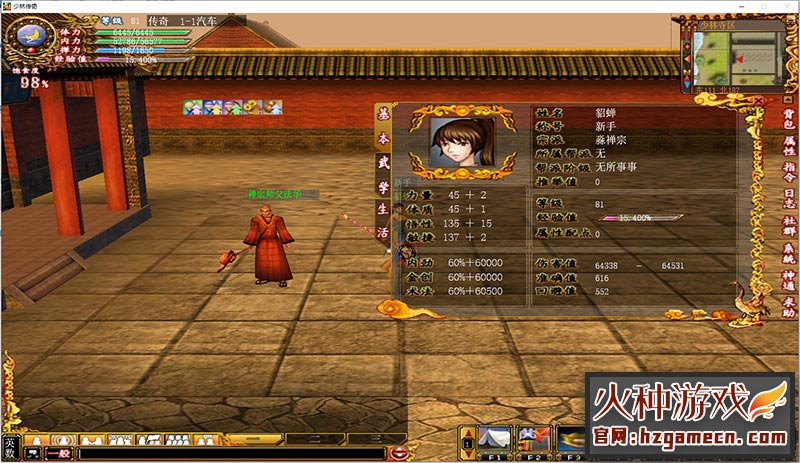
Task: Open the 系统 system menu
Action: click(790, 253)
